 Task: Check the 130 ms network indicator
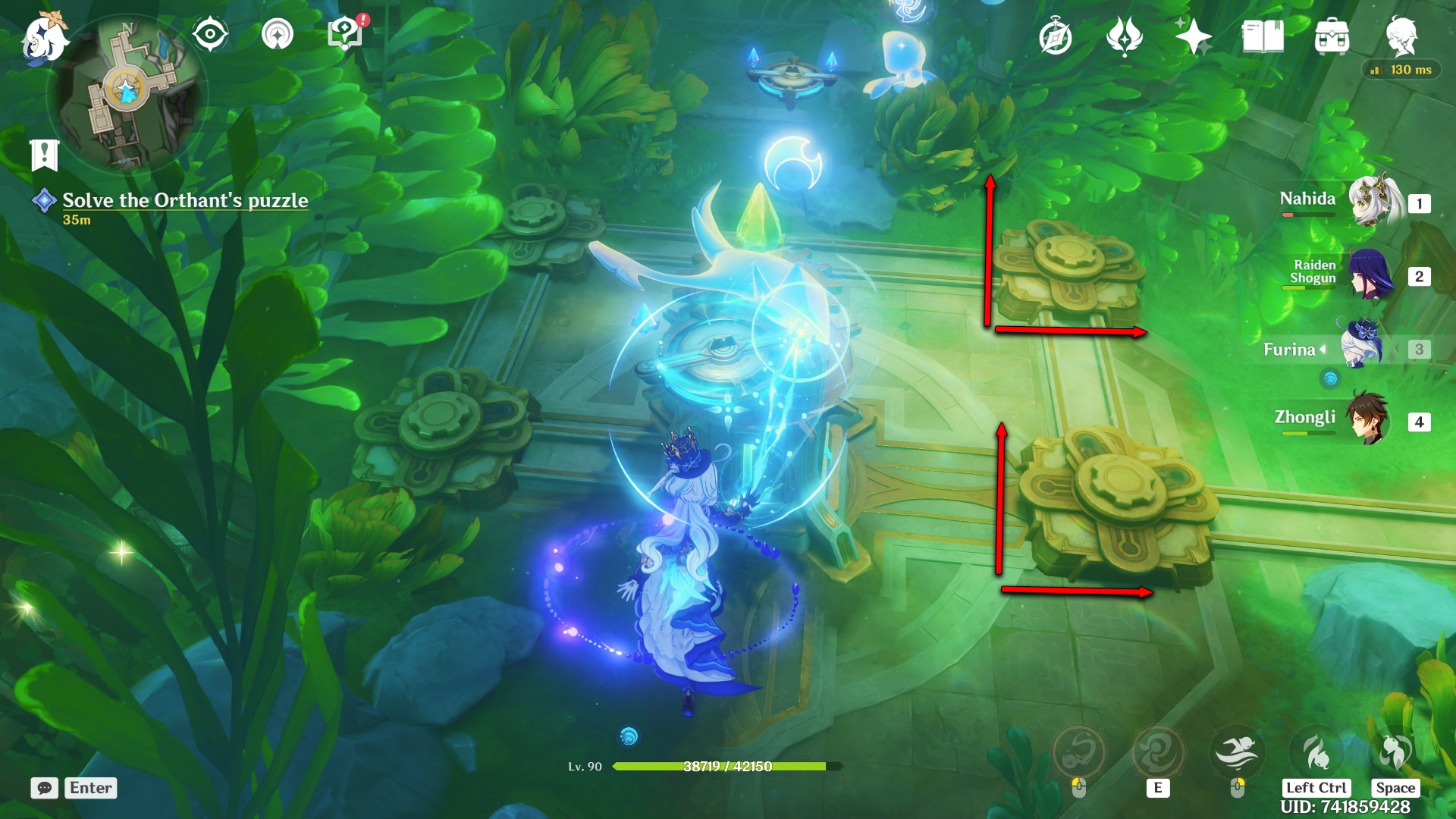(x=1401, y=70)
